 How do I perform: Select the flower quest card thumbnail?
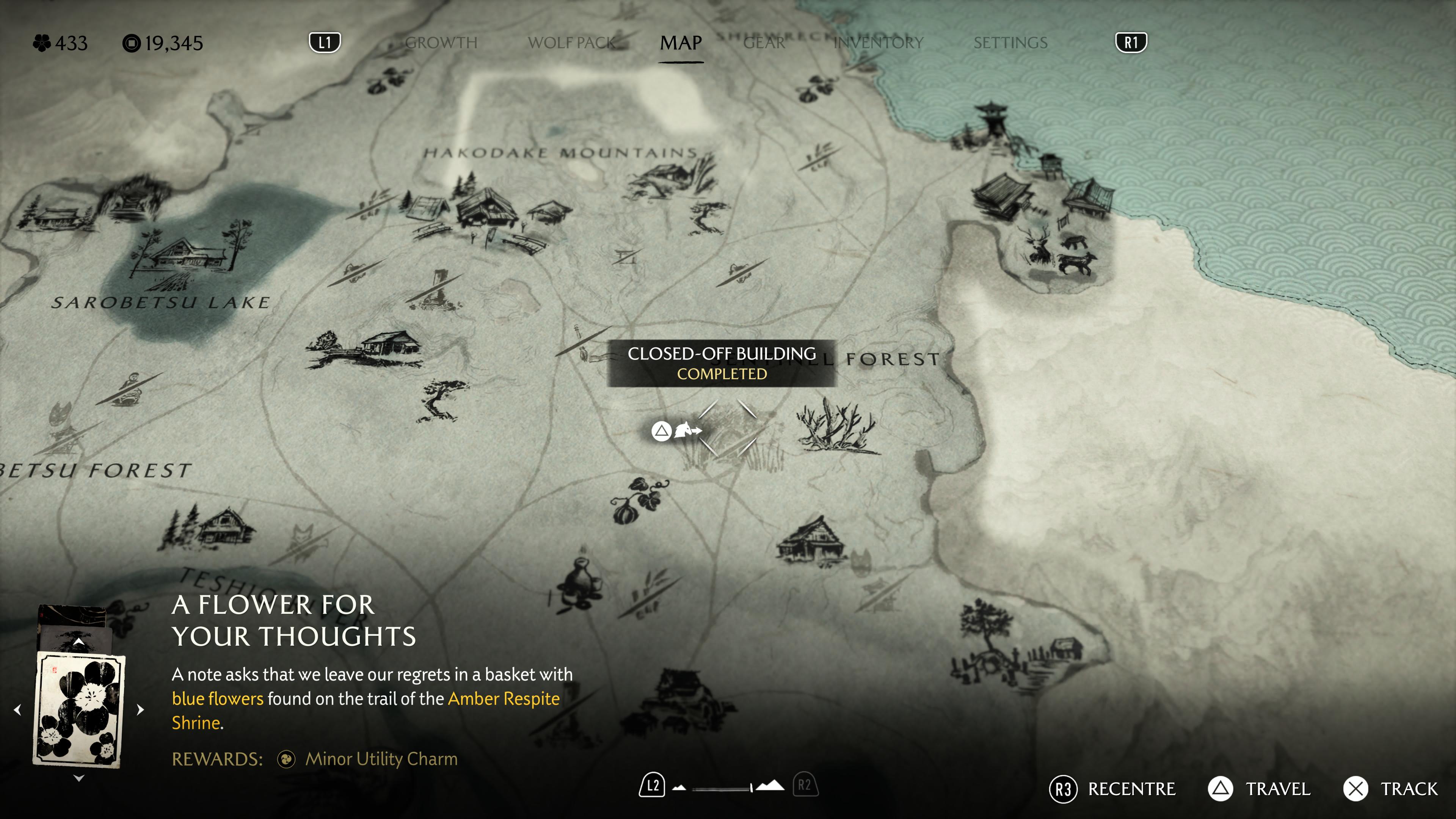[x=79, y=709]
